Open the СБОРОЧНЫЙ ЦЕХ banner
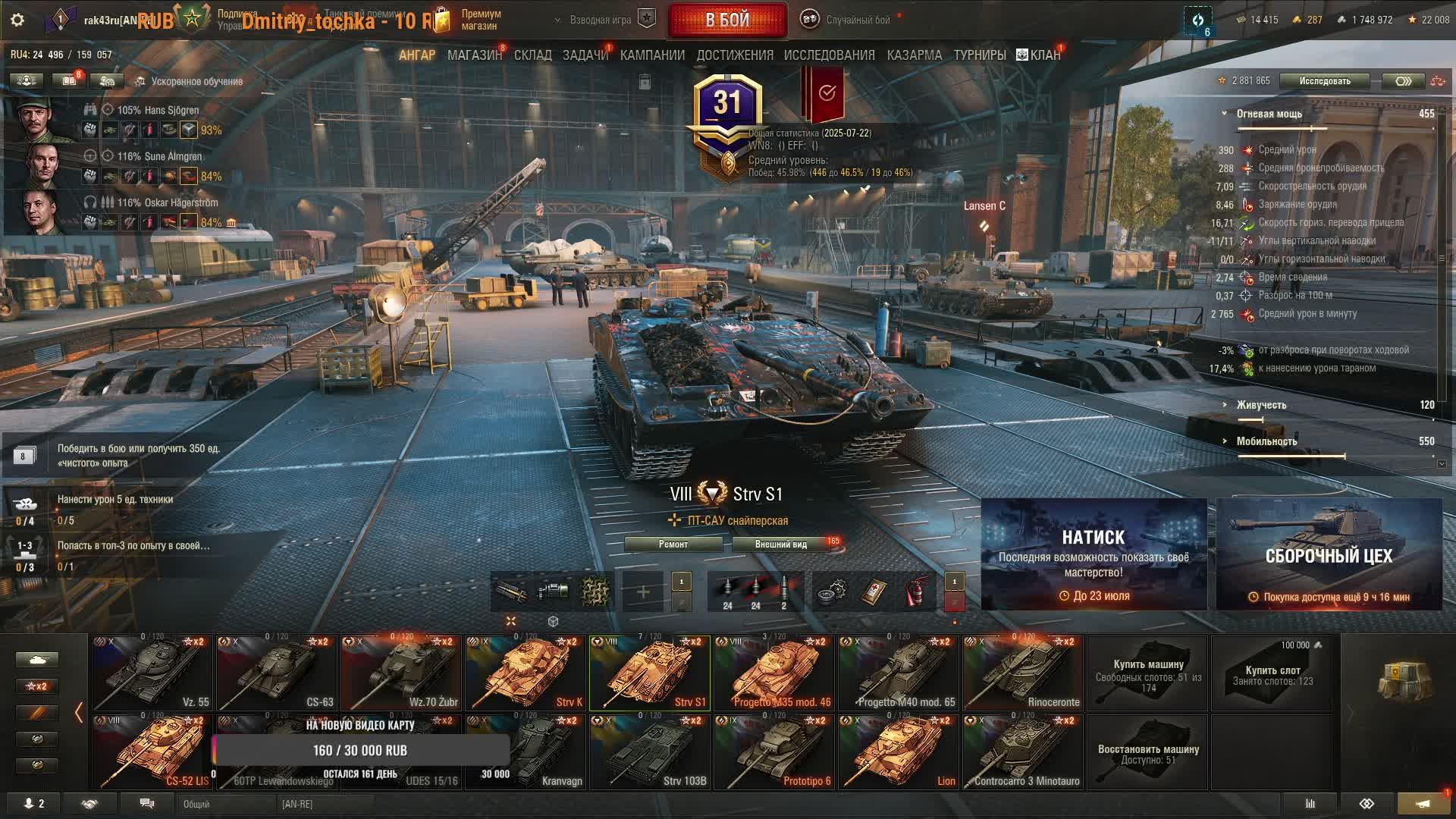This screenshot has width=1456, height=819. coord(1329,555)
